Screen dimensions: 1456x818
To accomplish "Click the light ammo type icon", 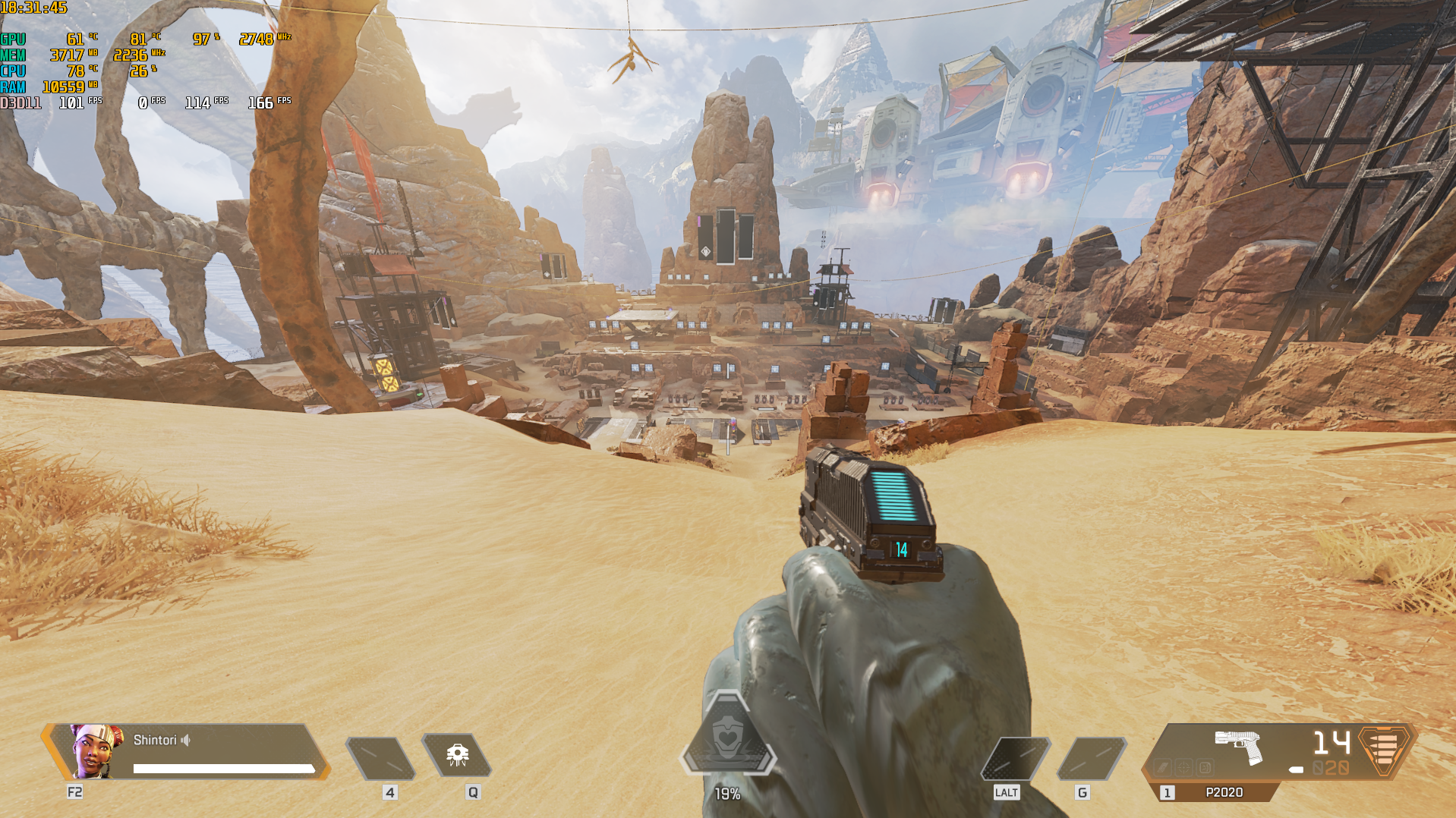I will coord(1384,749).
